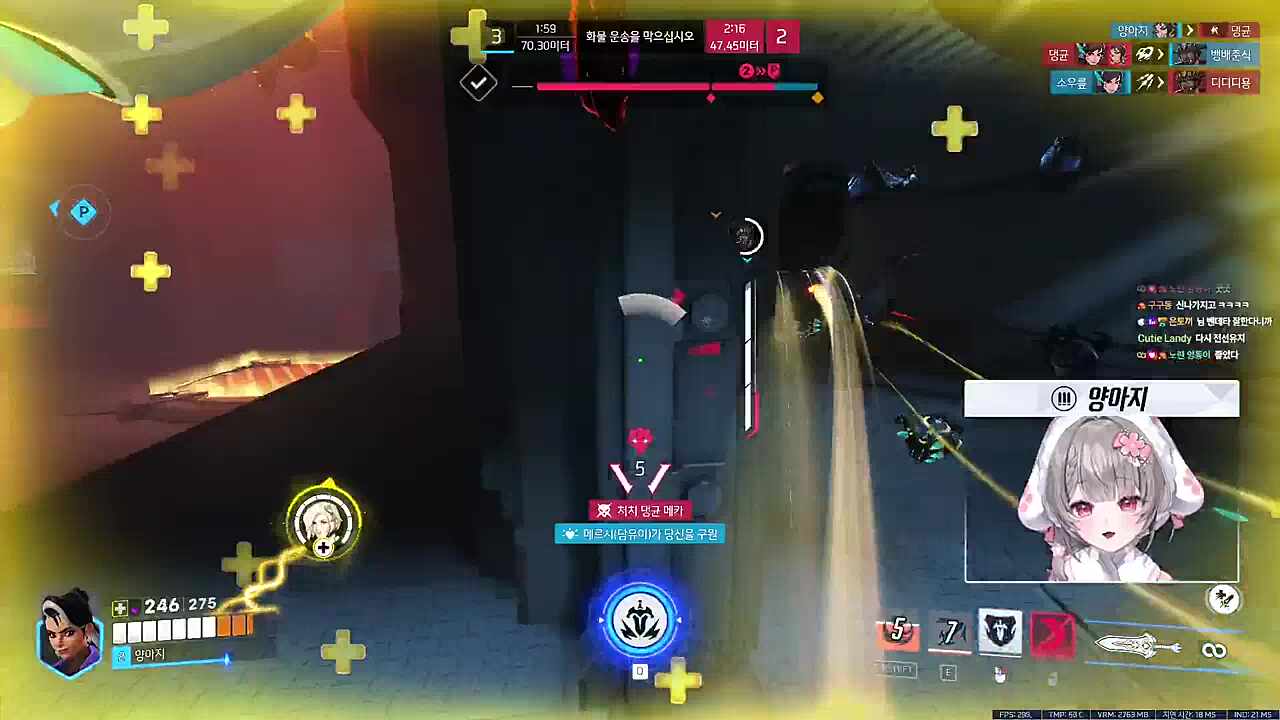Click the circular P ping icon on the left
The width and height of the screenshot is (1280, 720).
click(84, 211)
